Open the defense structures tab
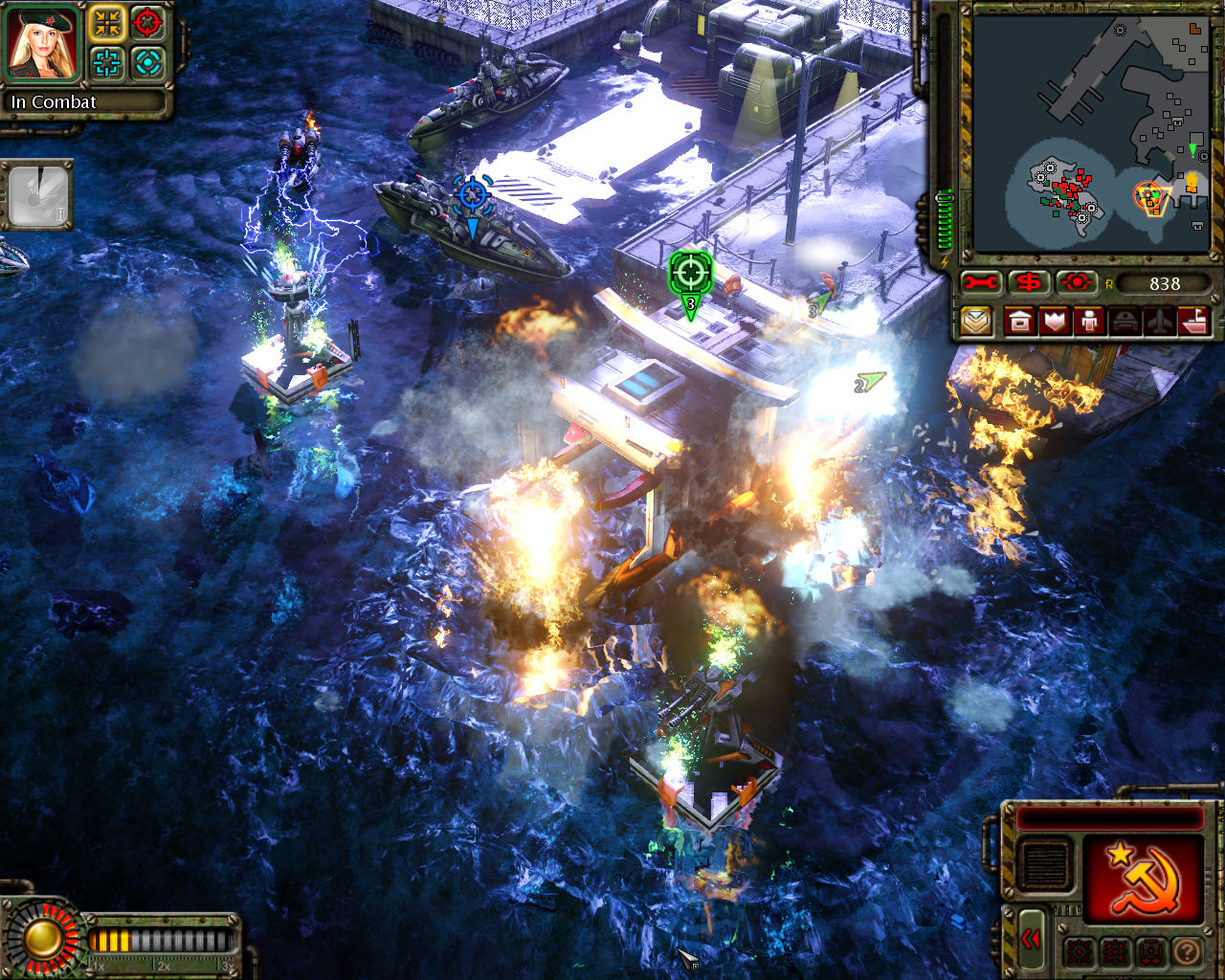Viewport: 1225px width, 980px height. tap(1054, 322)
